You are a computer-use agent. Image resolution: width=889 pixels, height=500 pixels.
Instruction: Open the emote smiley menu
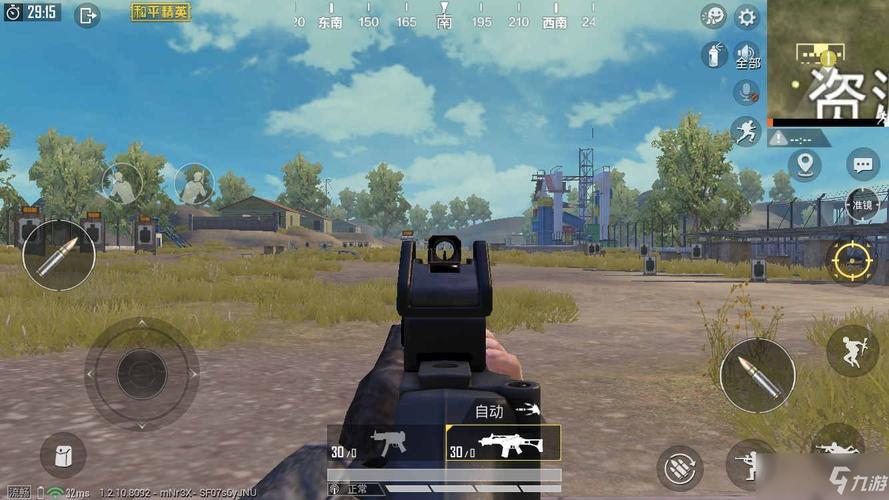[x=713, y=16]
